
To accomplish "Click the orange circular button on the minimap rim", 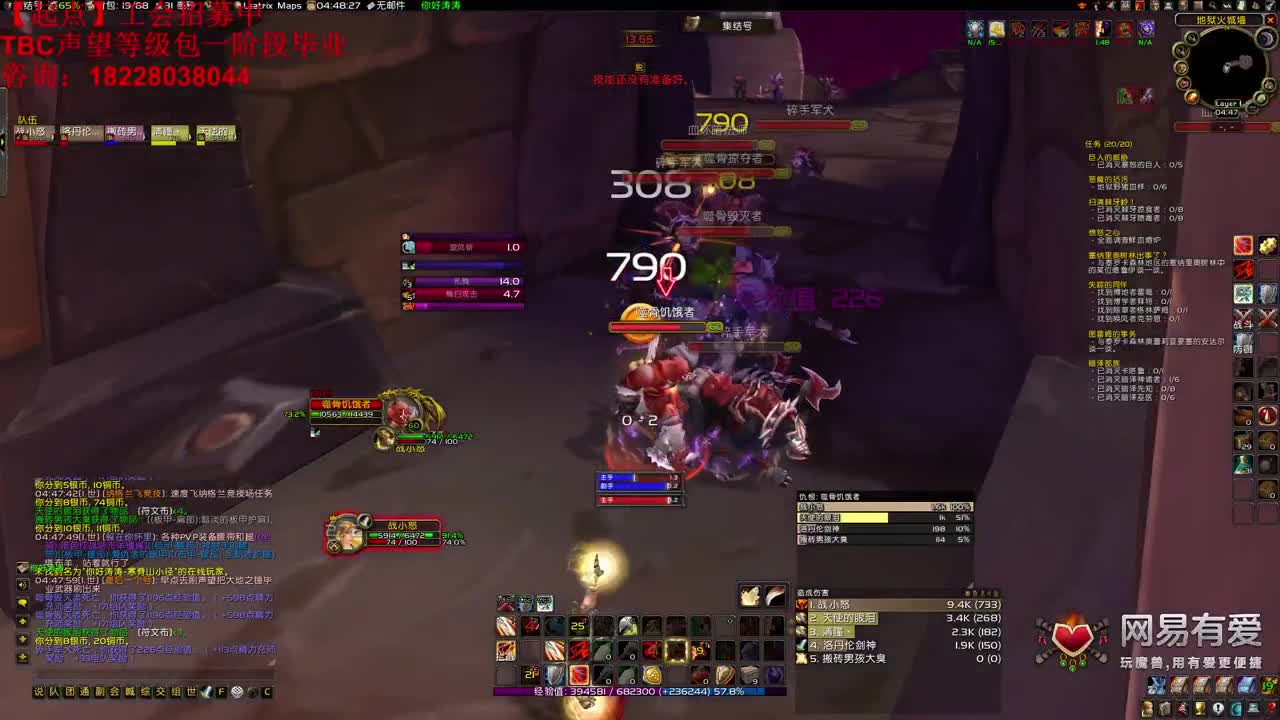I will pyautogui.click(x=1191, y=97).
